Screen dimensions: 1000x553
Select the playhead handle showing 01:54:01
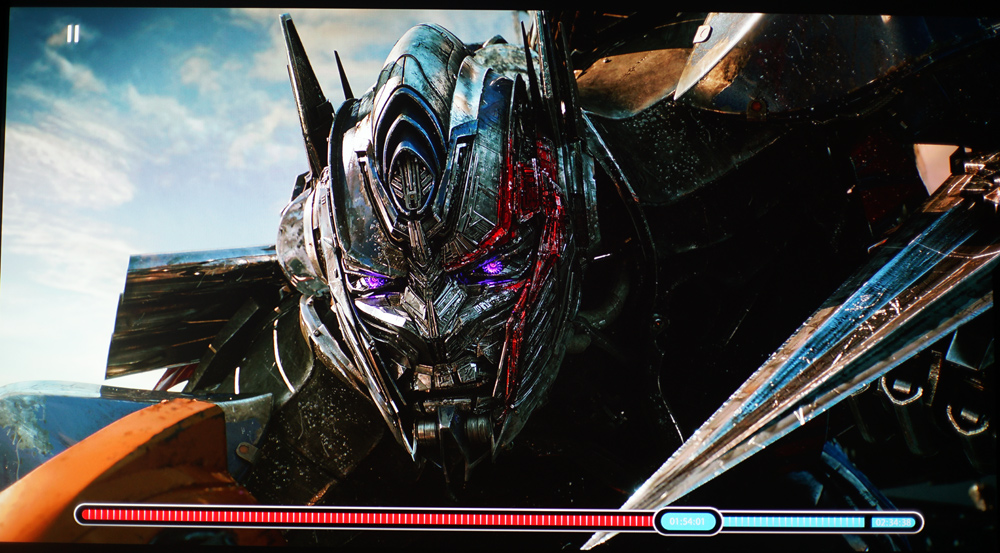[x=688, y=521]
